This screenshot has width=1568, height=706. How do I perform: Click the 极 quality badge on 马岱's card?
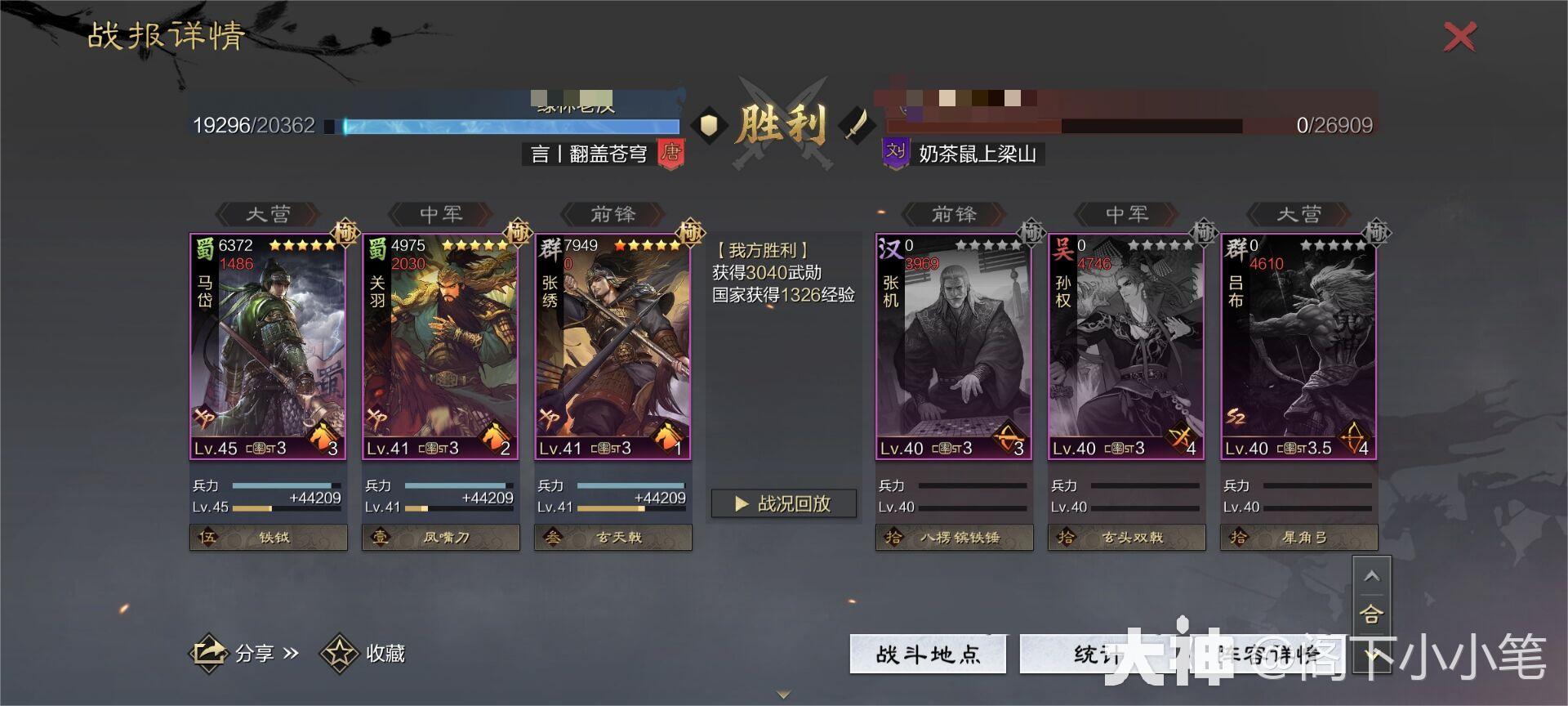(346, 233)
